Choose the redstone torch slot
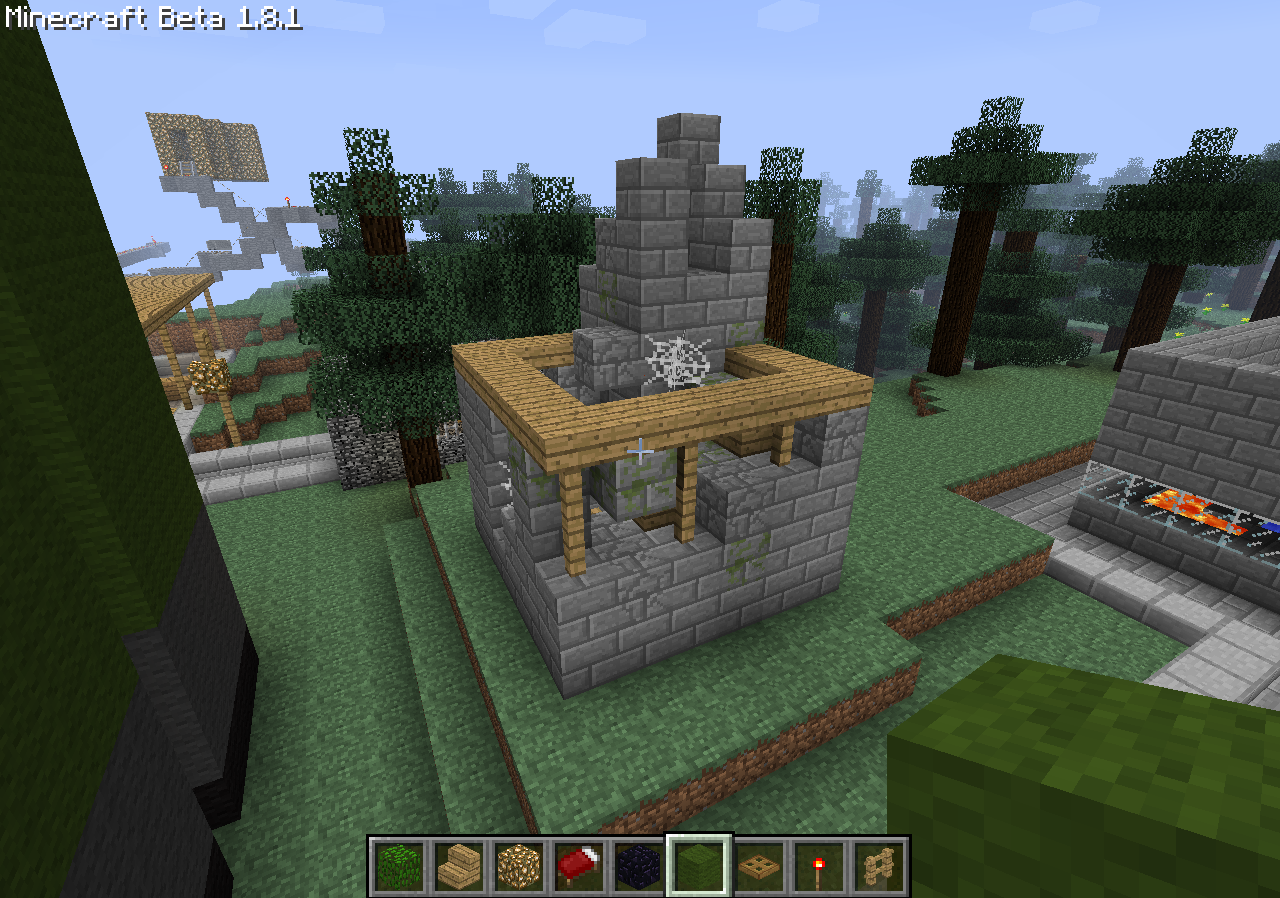Image resolution: width=1280 pixels, height=898 pixels. [x=819, y=866]
